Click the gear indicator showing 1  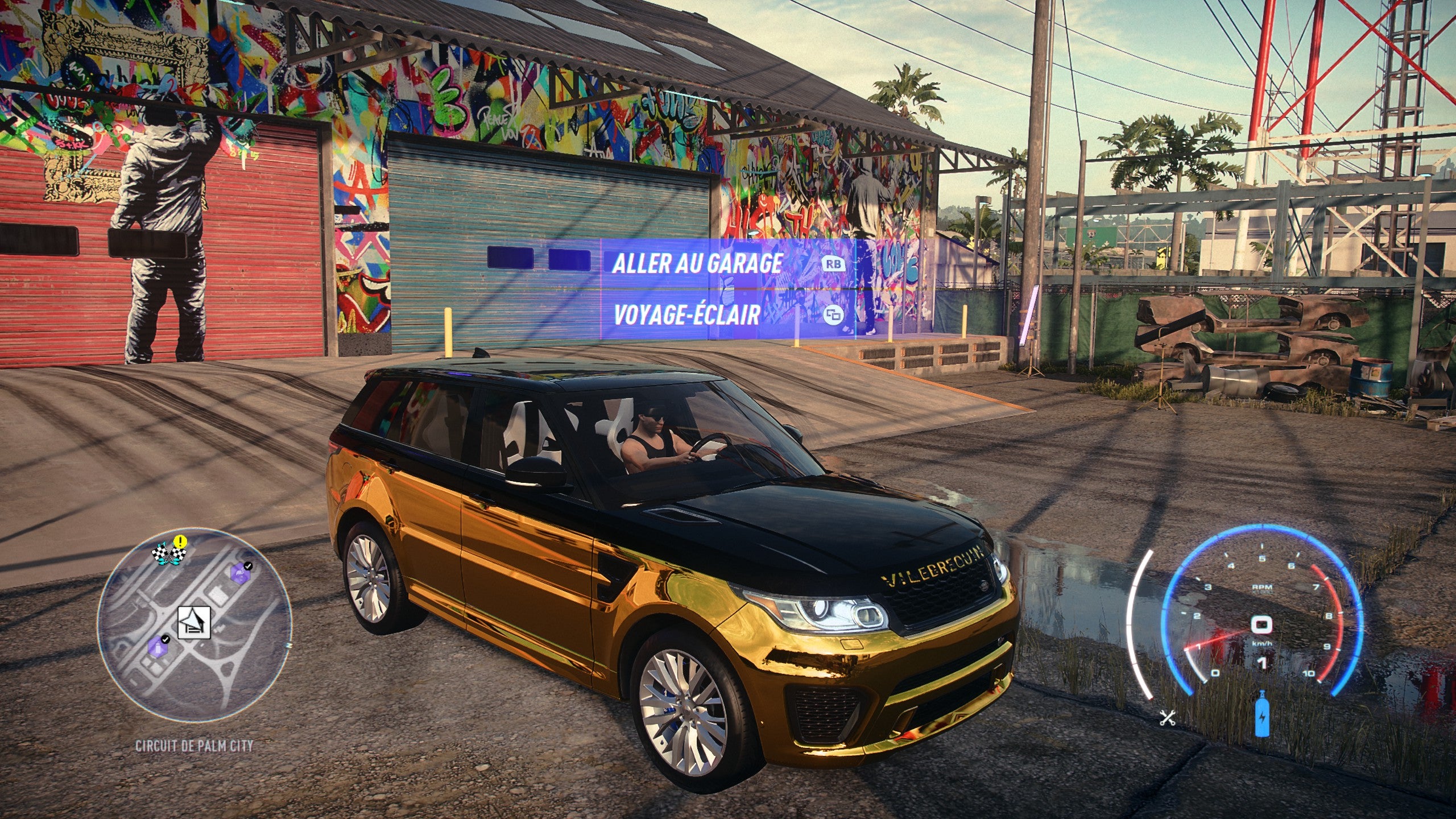point(1262,663)
